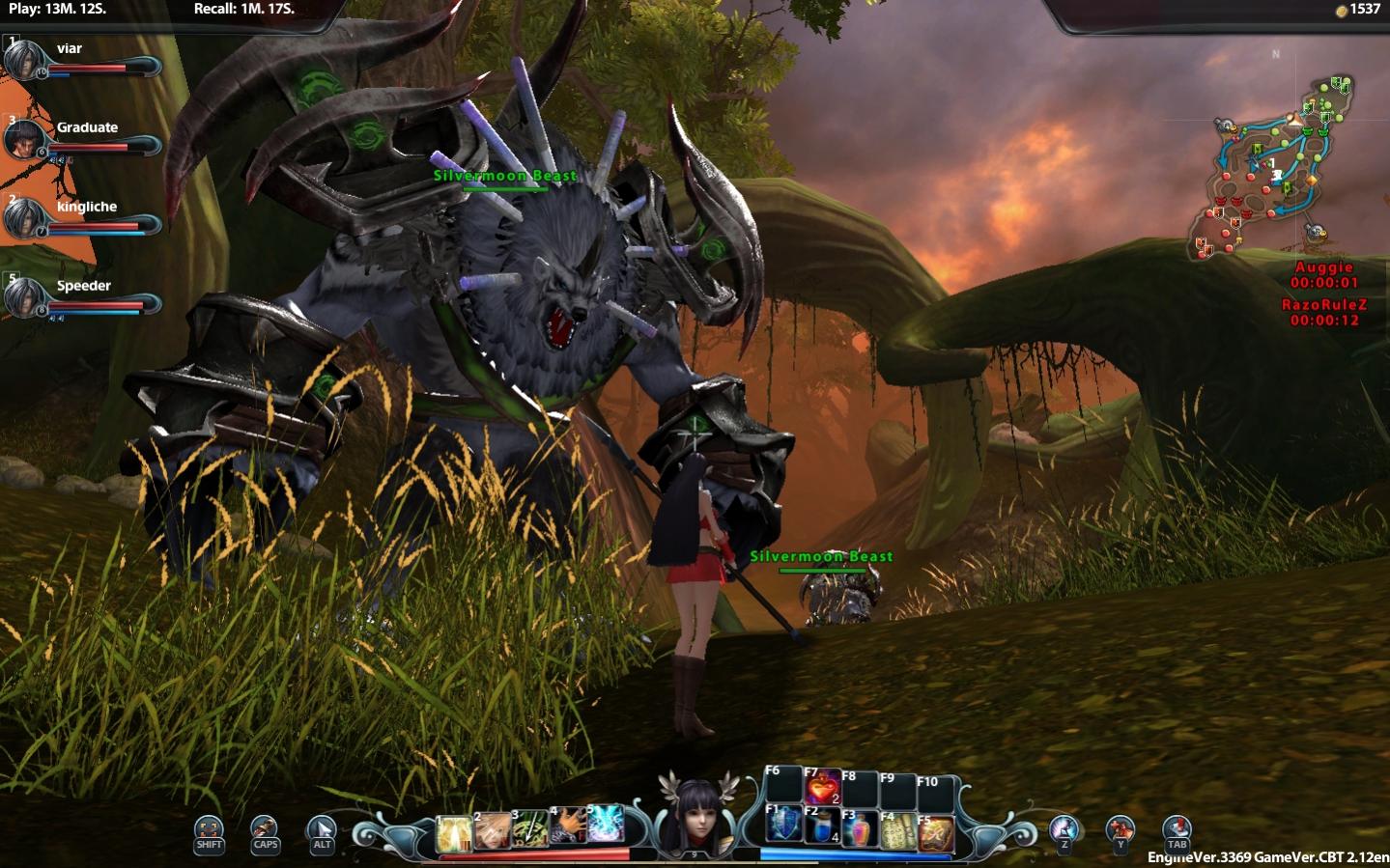The image size is (1390, 868).
Task: Use the blonde warrior skill in slot 2
Action: click(x=492, y=829)
